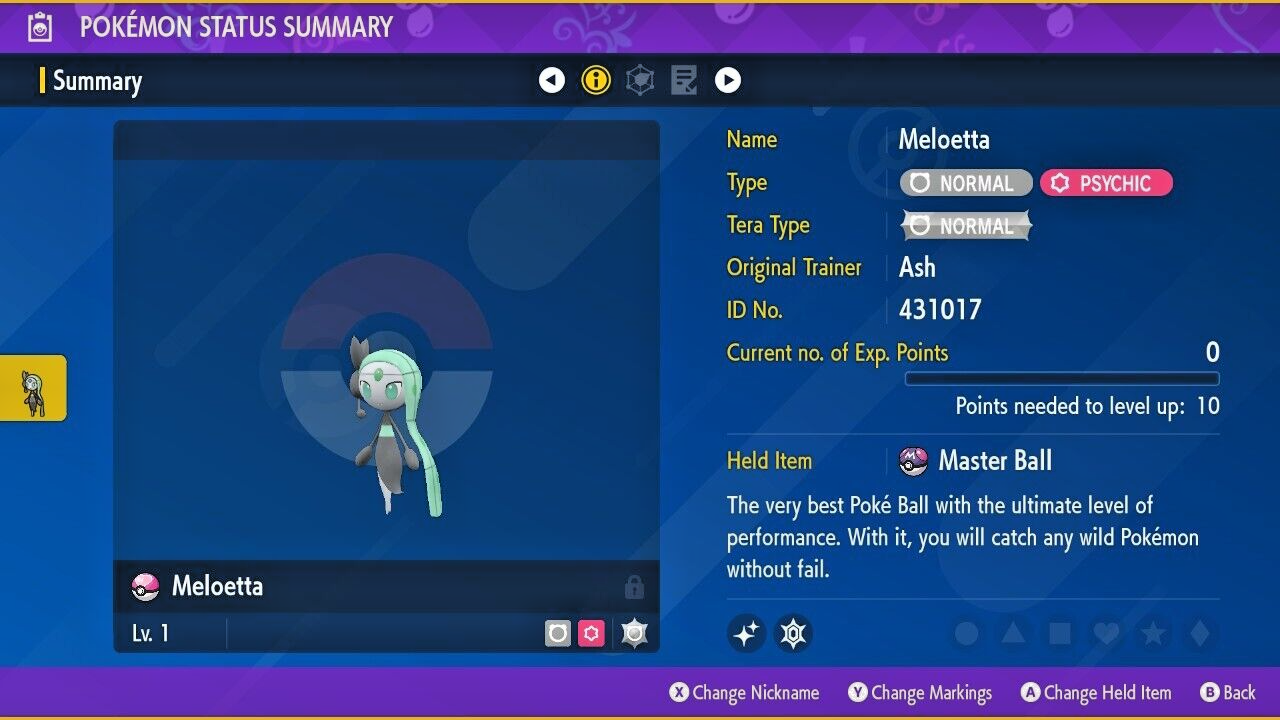1280x720 pixels.
Task: Toggle the shiny sparkle marking
Action: (x=746, y=633)
